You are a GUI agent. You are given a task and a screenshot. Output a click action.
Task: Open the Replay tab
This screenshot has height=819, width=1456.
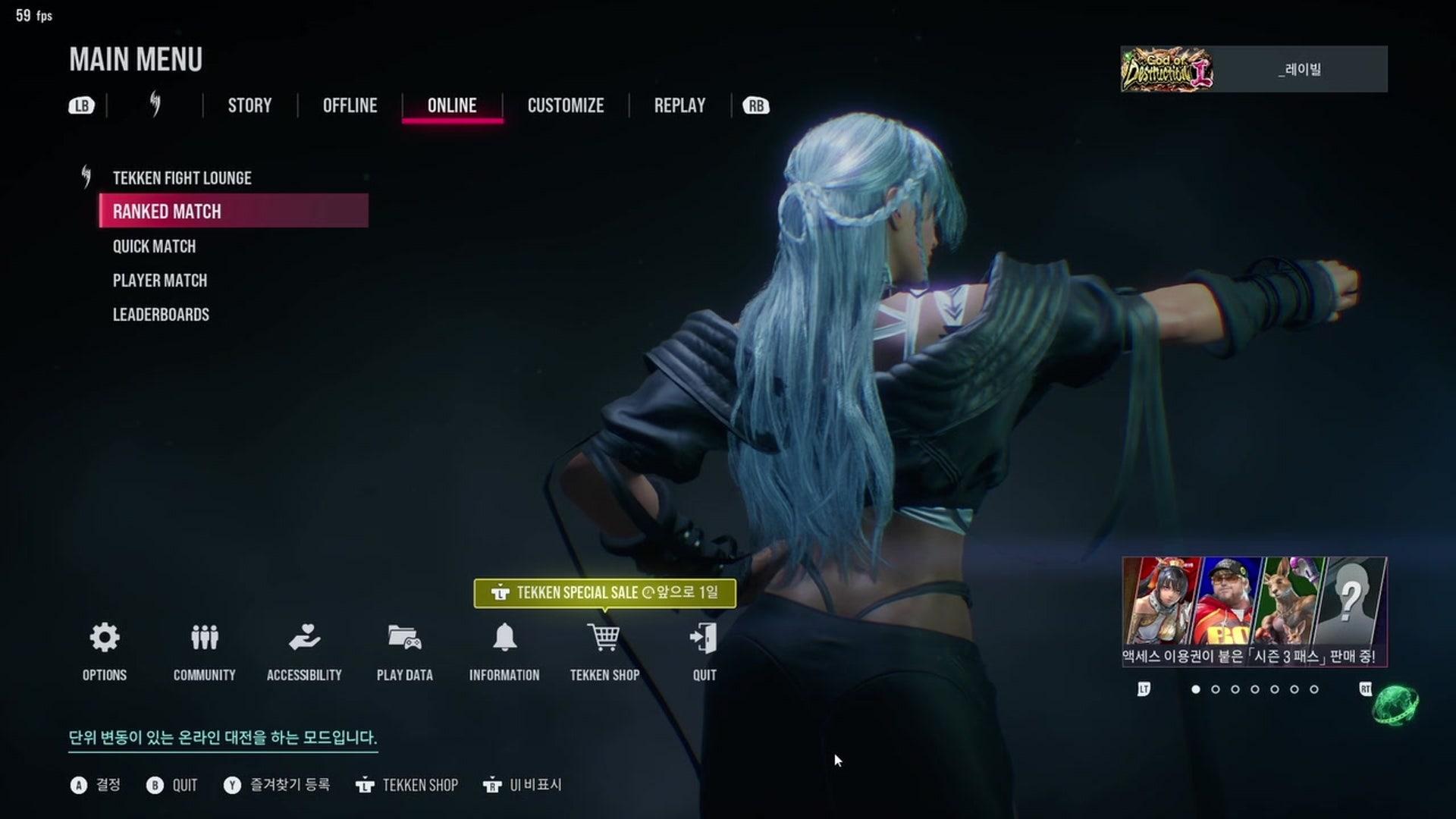coord(679,105)
